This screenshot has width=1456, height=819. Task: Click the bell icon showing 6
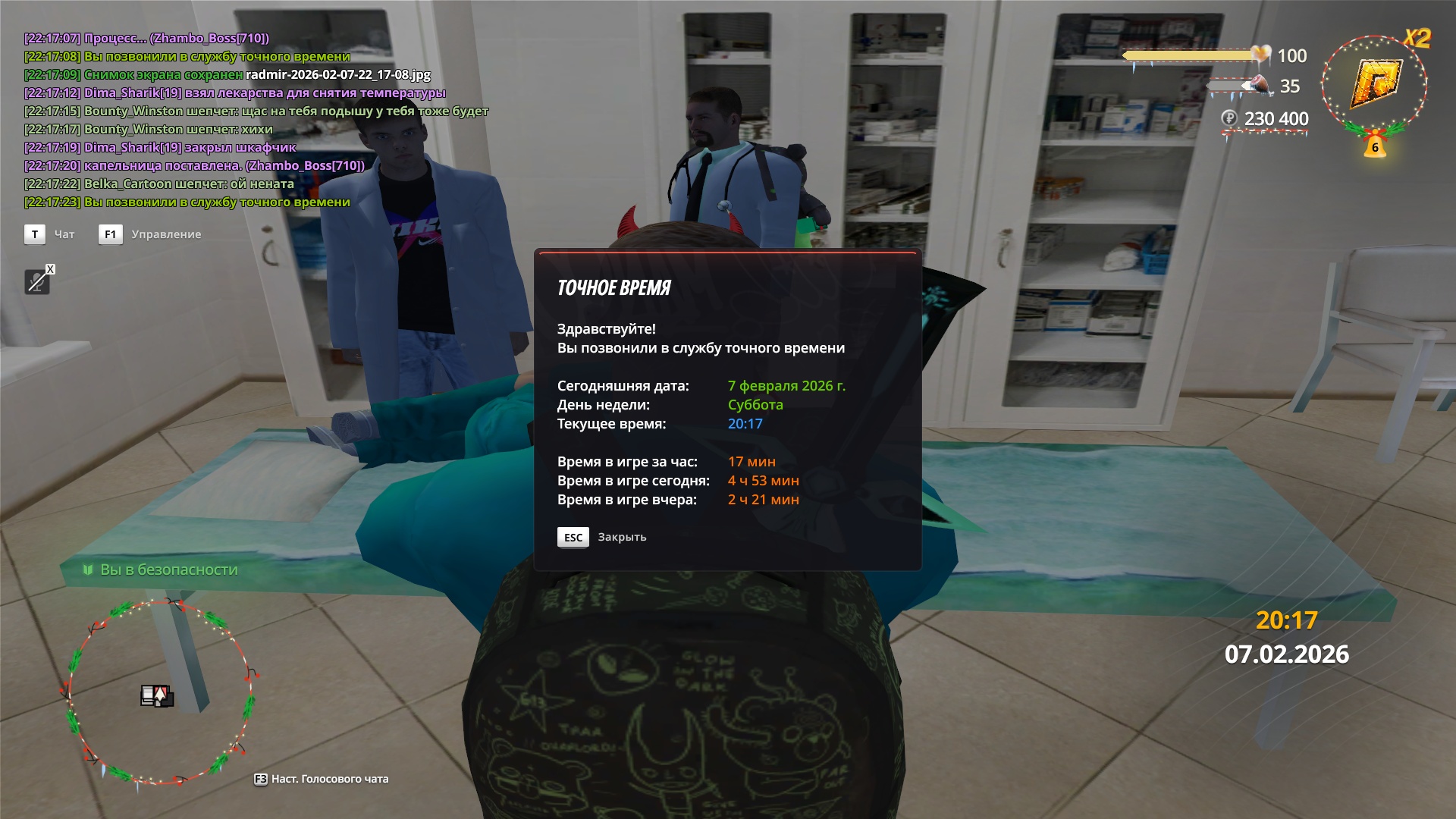[x=1375, y=146]
